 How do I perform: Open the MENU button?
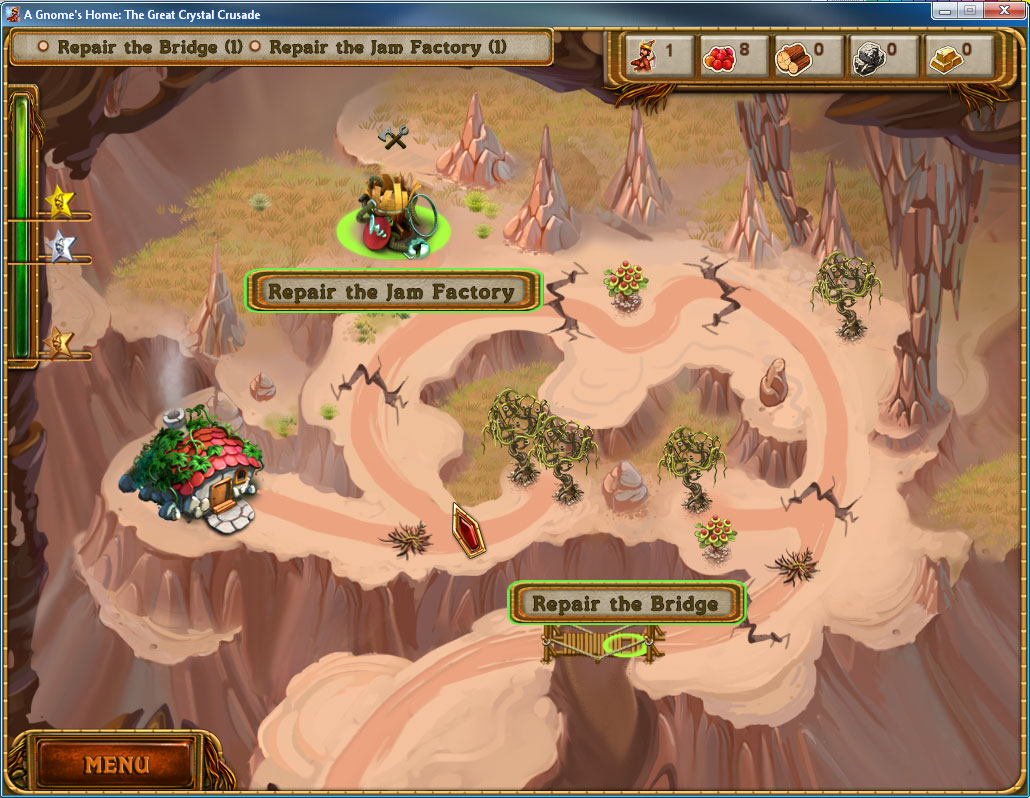(116, 765)
